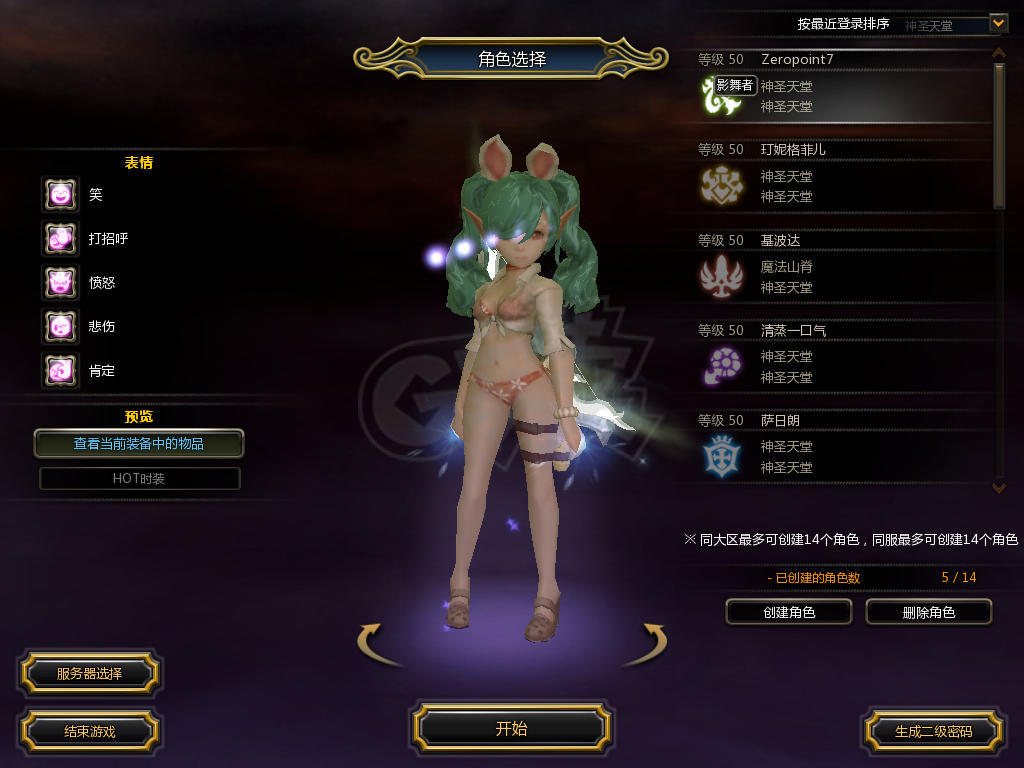This screenshot has height=768, width=1024.
Task: Select the 肯定 affirm expression
Action: tap(60, 370)
